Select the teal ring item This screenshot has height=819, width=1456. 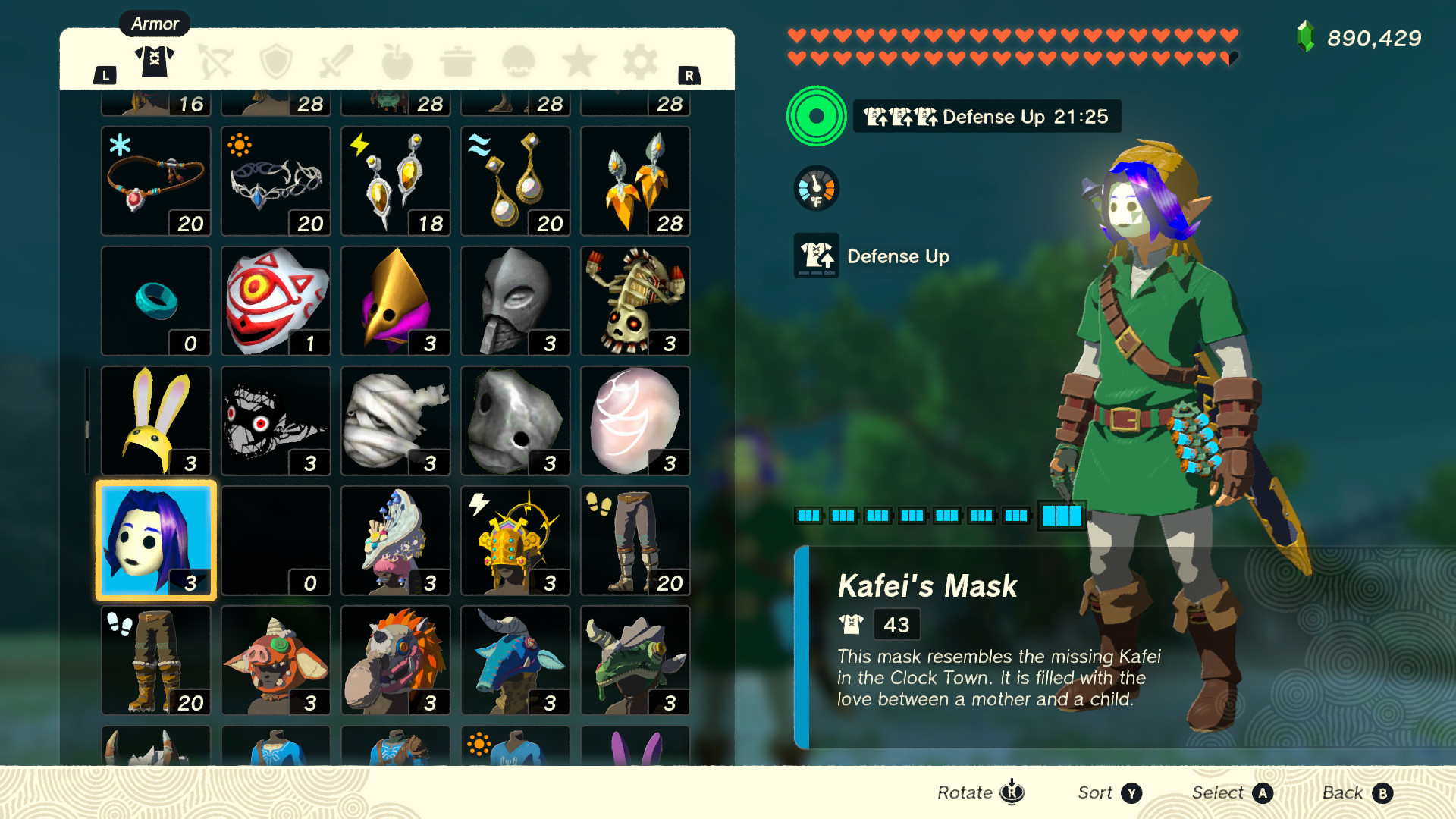(x=155, y=300)
